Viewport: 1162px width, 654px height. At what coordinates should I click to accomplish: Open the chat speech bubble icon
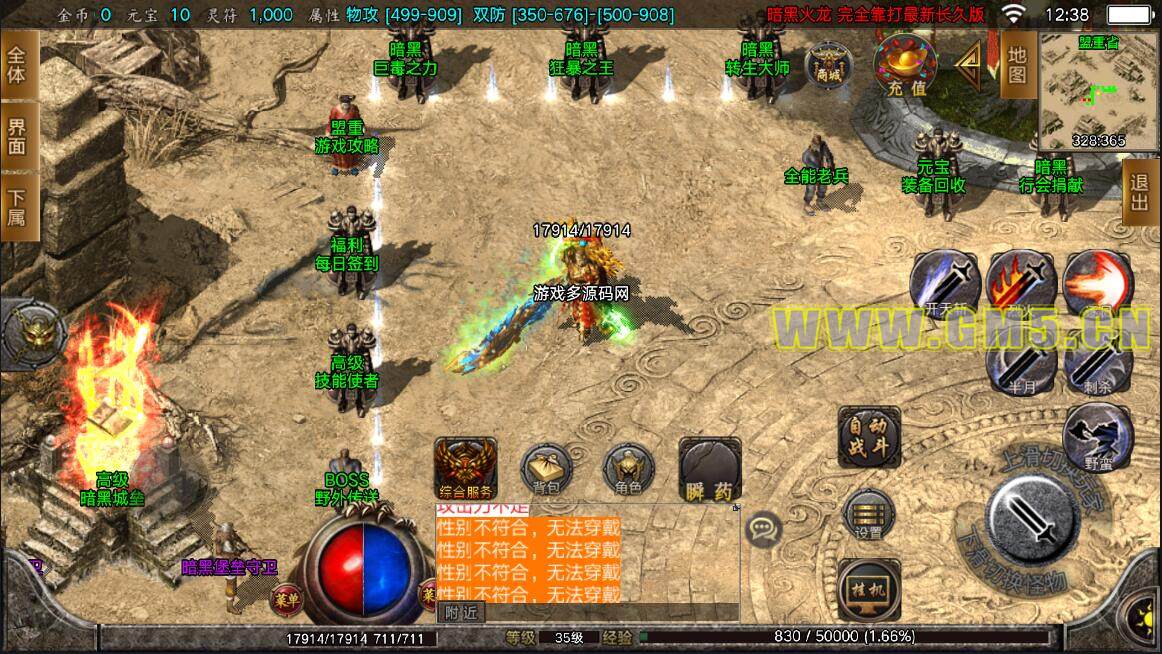[x=764, y=527]
